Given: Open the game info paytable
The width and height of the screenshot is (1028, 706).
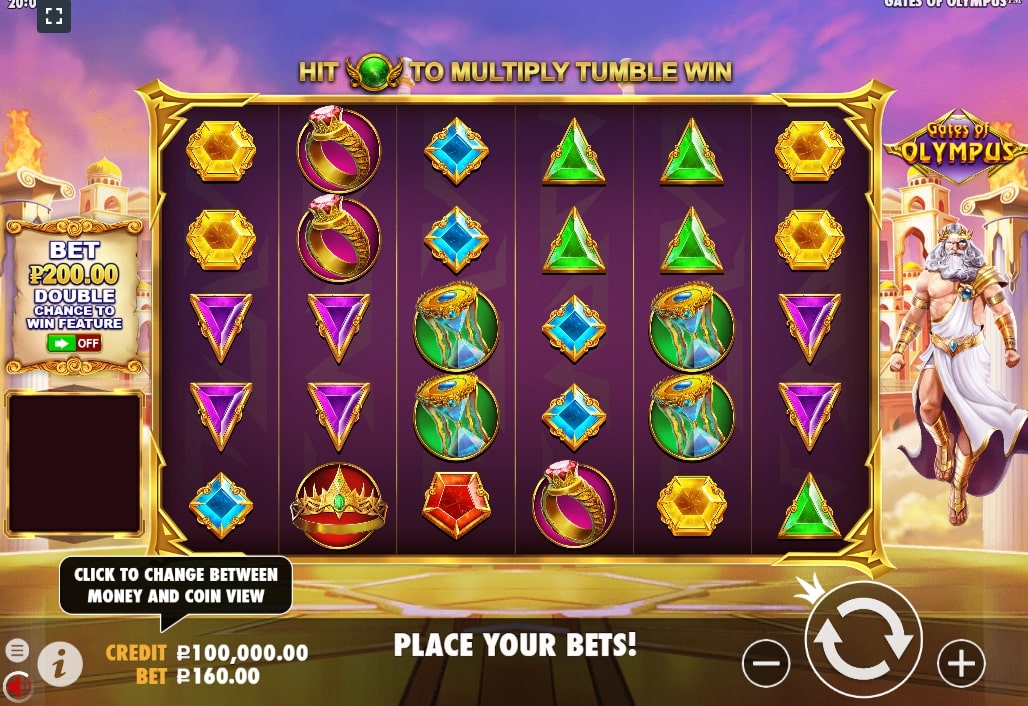Looking at the screenshot, I should (x=60, y=663).
